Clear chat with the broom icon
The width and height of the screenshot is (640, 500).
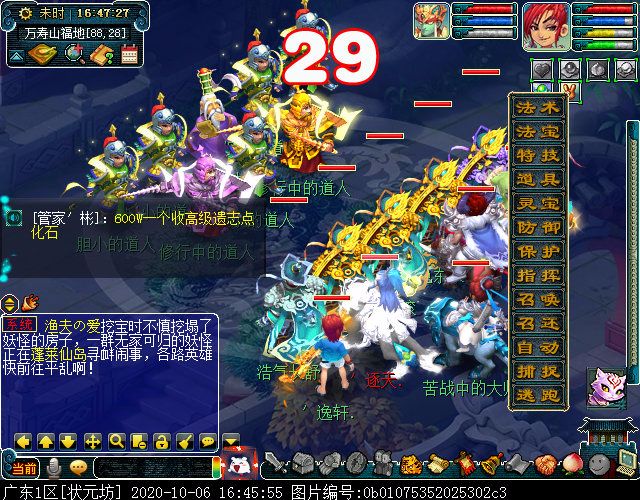tap(185, 440)
